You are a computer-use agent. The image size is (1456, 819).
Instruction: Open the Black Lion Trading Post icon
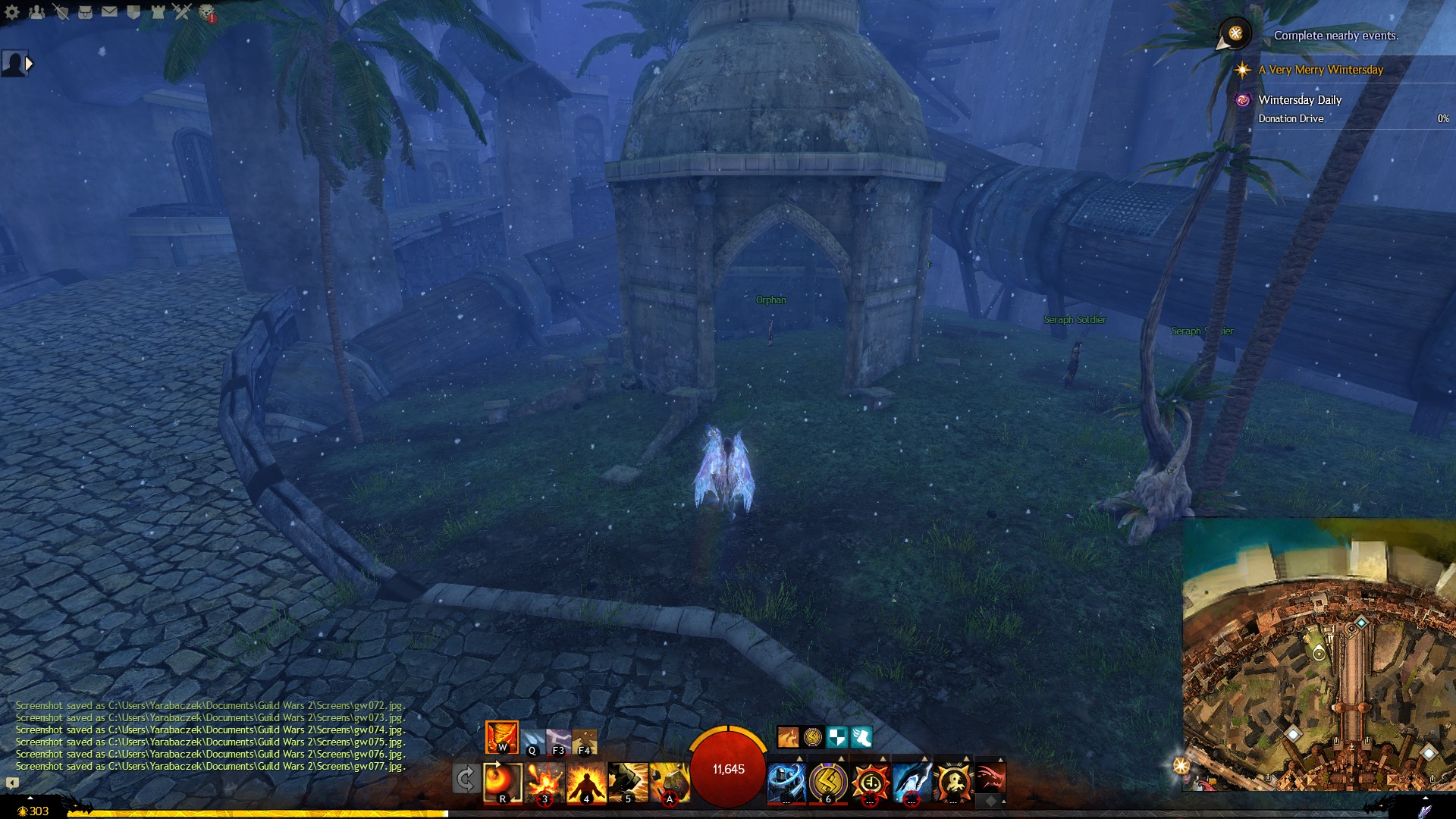pos(206,11)
